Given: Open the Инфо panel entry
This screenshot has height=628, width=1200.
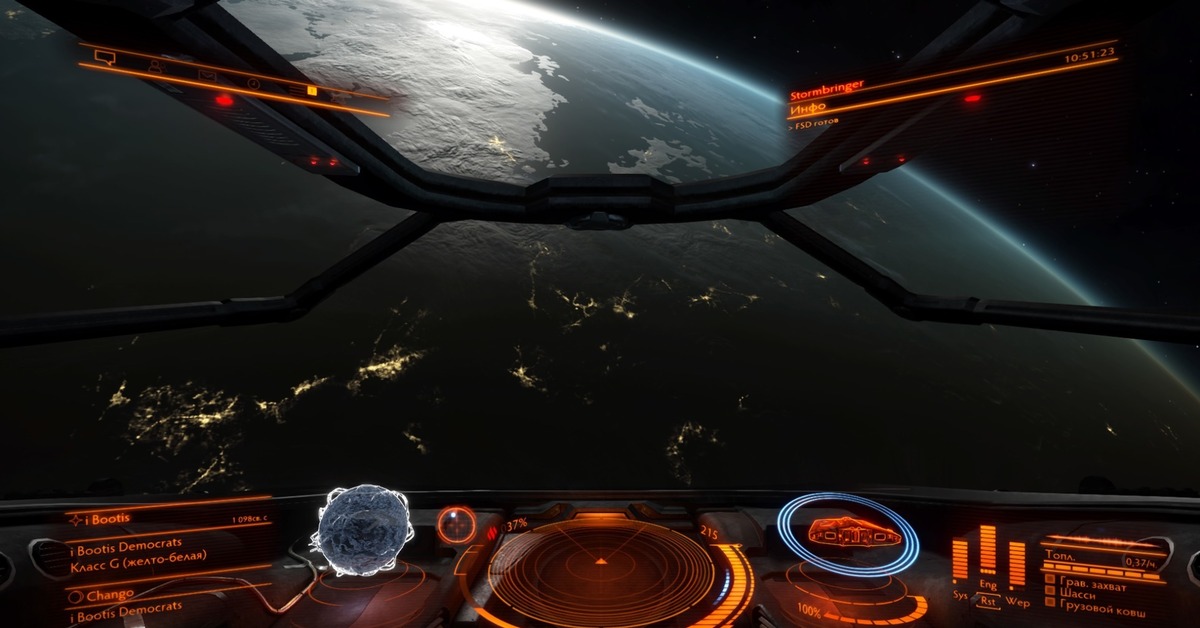Looking at the screenshot, I should point(808,107).
